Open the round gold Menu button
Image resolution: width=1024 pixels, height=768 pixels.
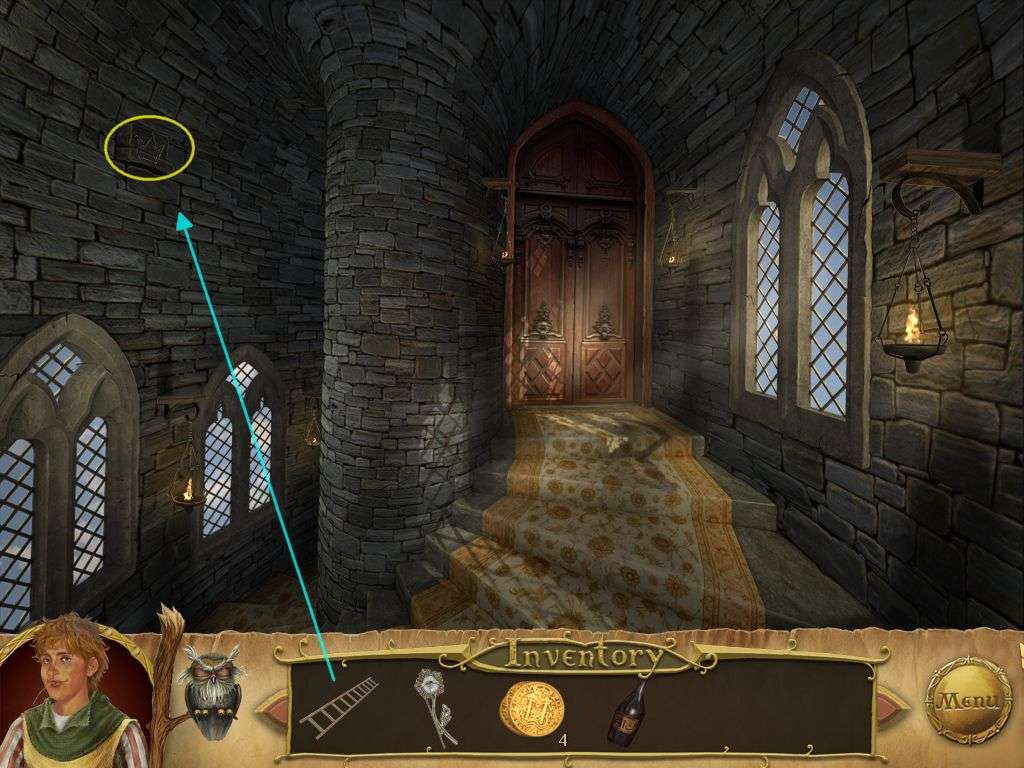tap(967, 700)
